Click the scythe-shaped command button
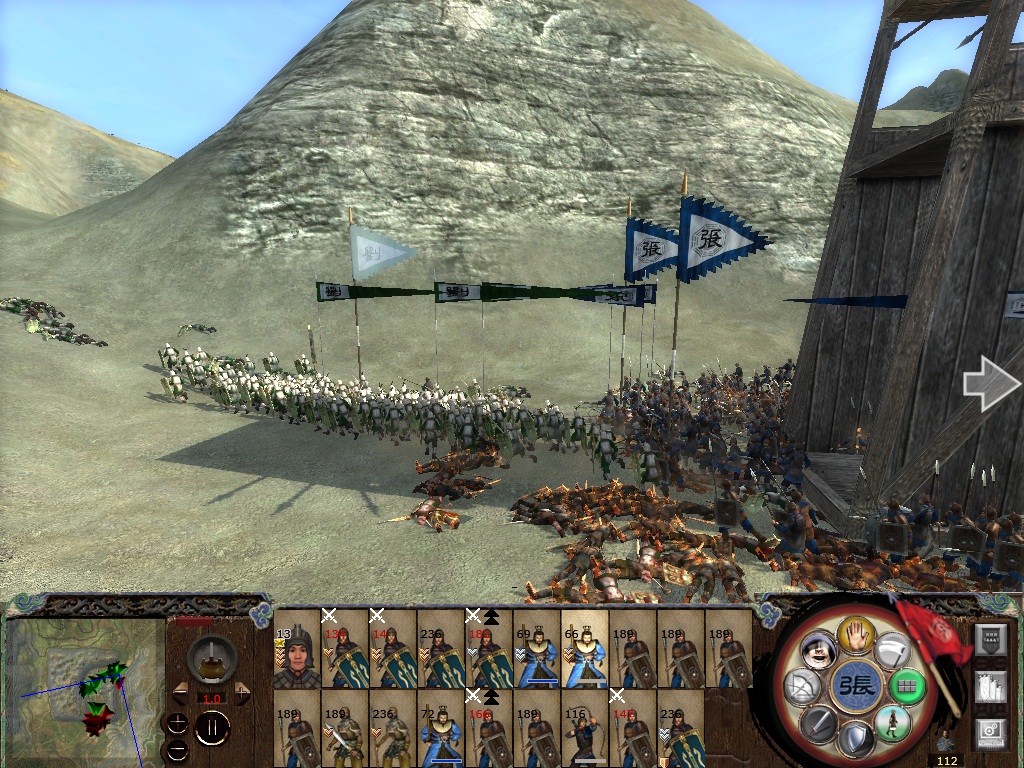Screen dimensions: 1024x768 pyautogui.click(x=894, y=652)
